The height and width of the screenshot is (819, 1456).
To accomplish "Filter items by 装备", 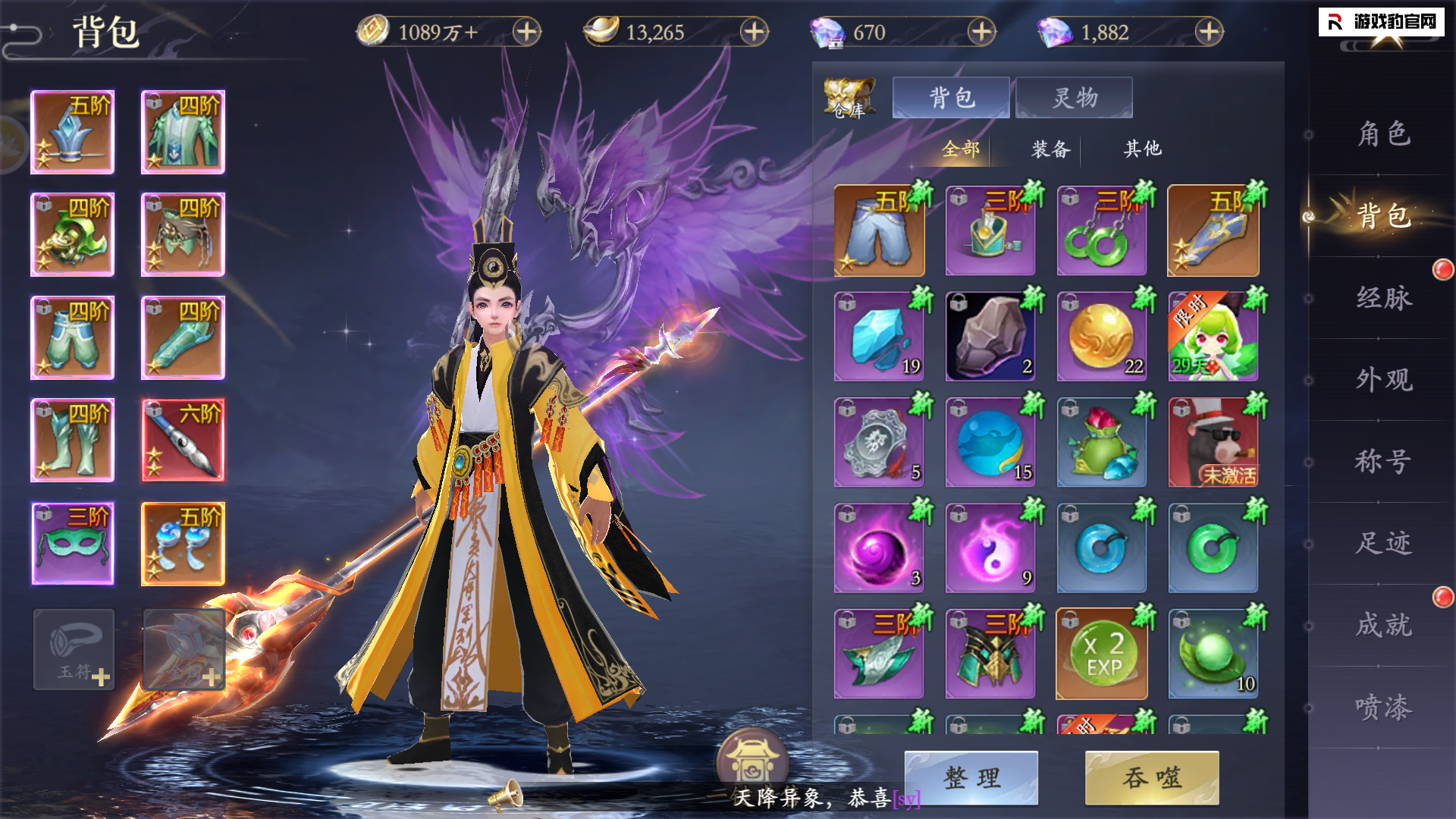I will [x=1050, y=149].
